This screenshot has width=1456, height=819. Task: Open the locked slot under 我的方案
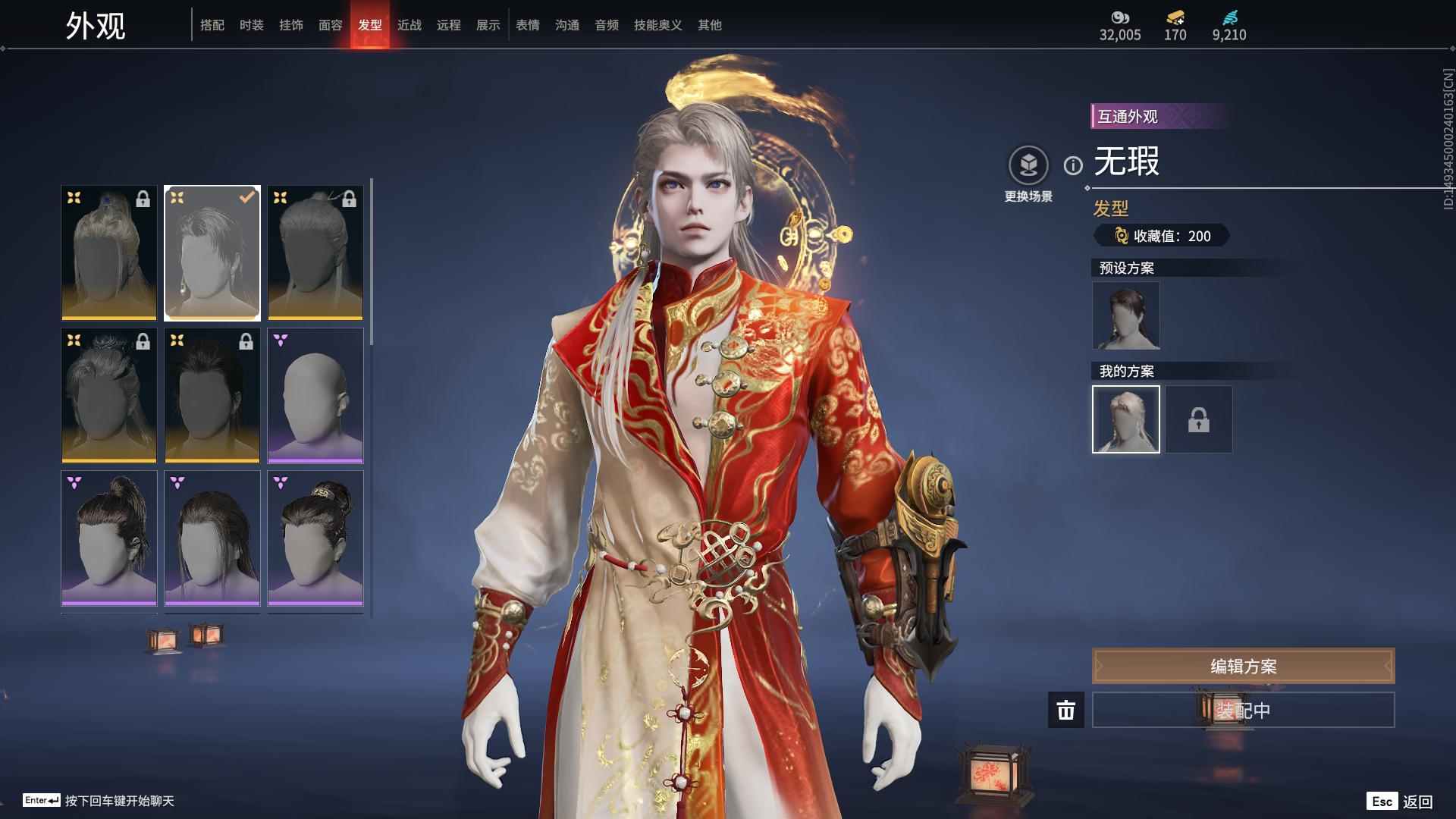[x=1198, y=419]
